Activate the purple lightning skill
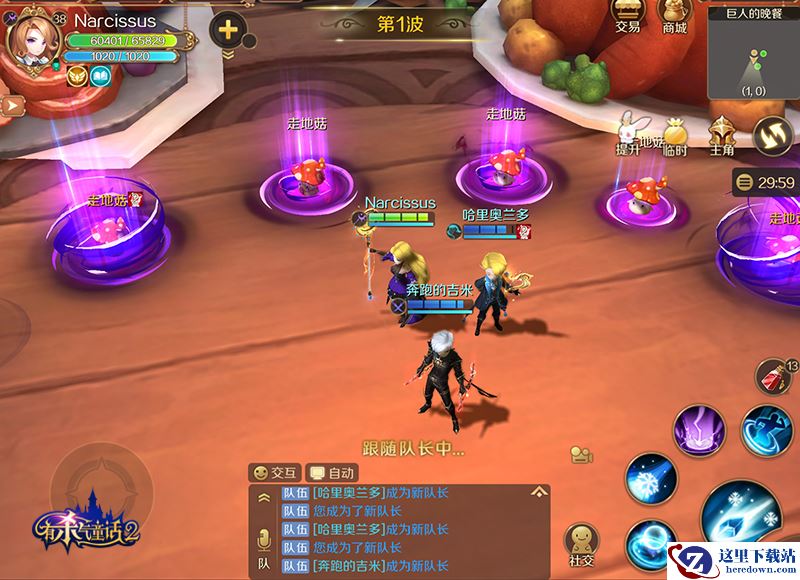Screen dimensions: 800x580 699,431
